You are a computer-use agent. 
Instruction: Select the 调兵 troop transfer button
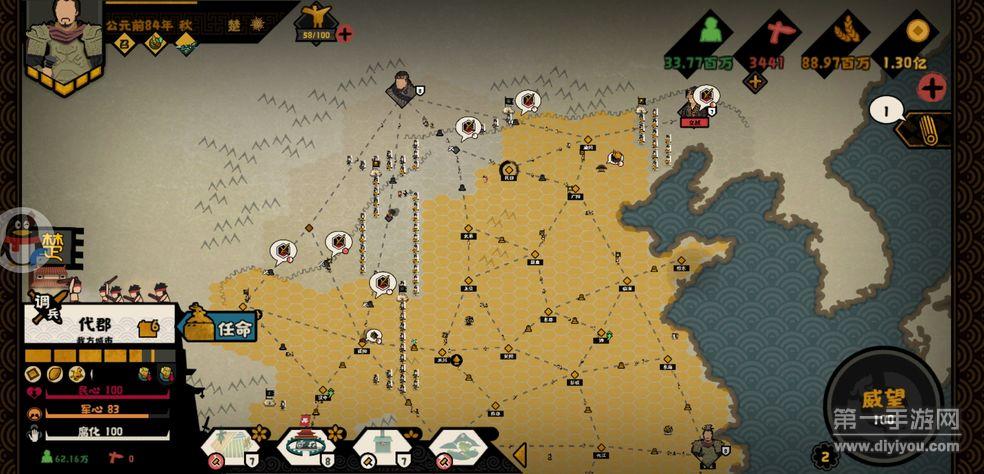click(46, 305)
